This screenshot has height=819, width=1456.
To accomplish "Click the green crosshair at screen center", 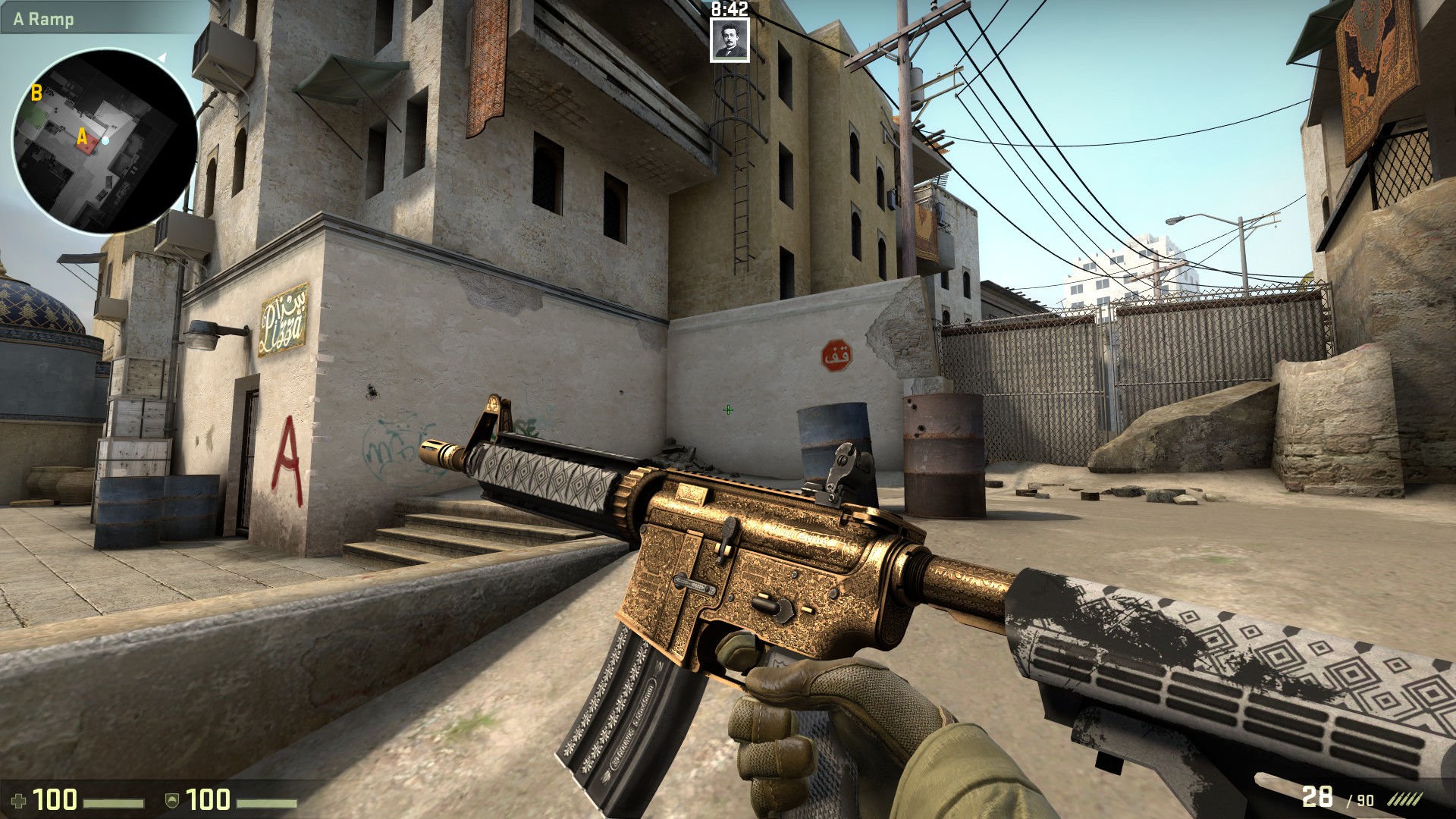I will coord(727,409).
